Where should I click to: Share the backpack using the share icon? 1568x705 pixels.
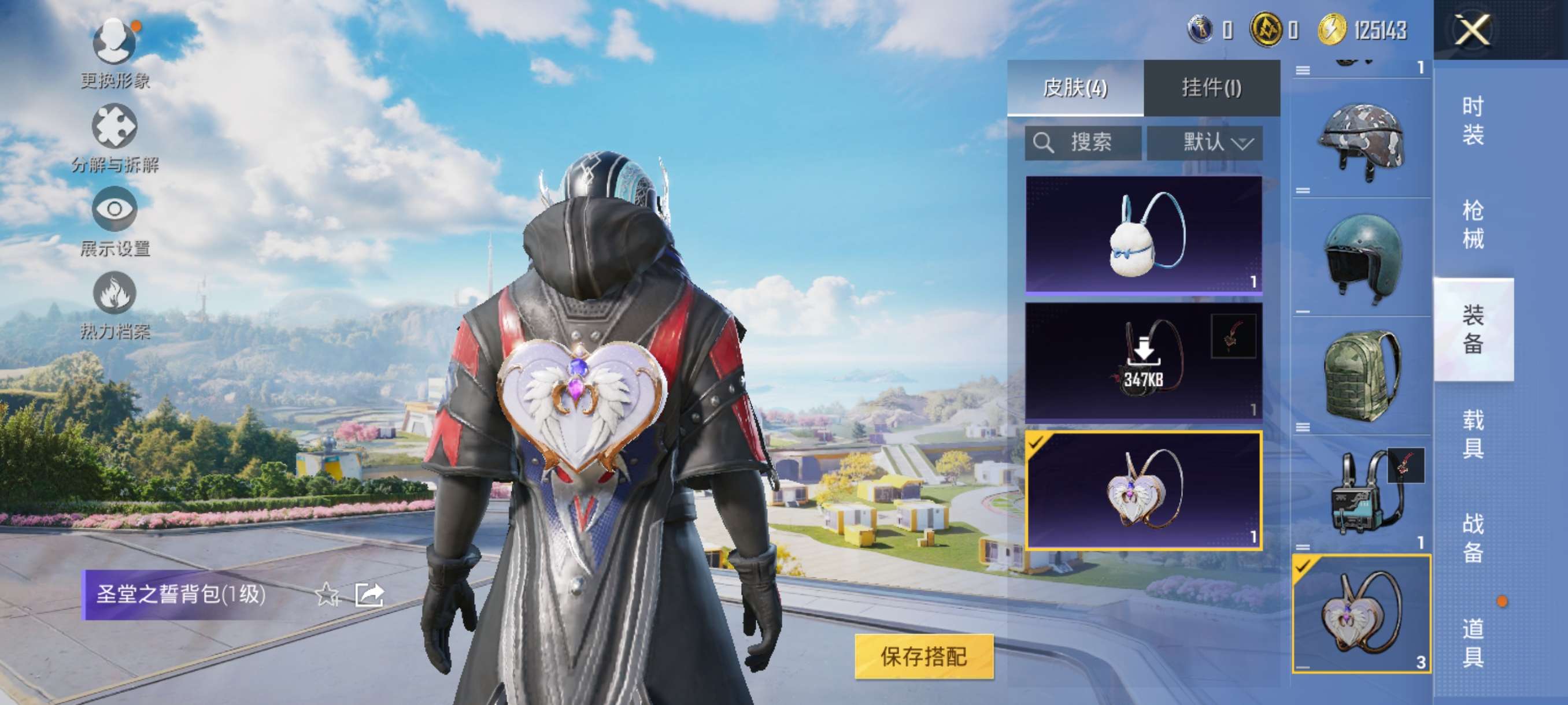369,594
